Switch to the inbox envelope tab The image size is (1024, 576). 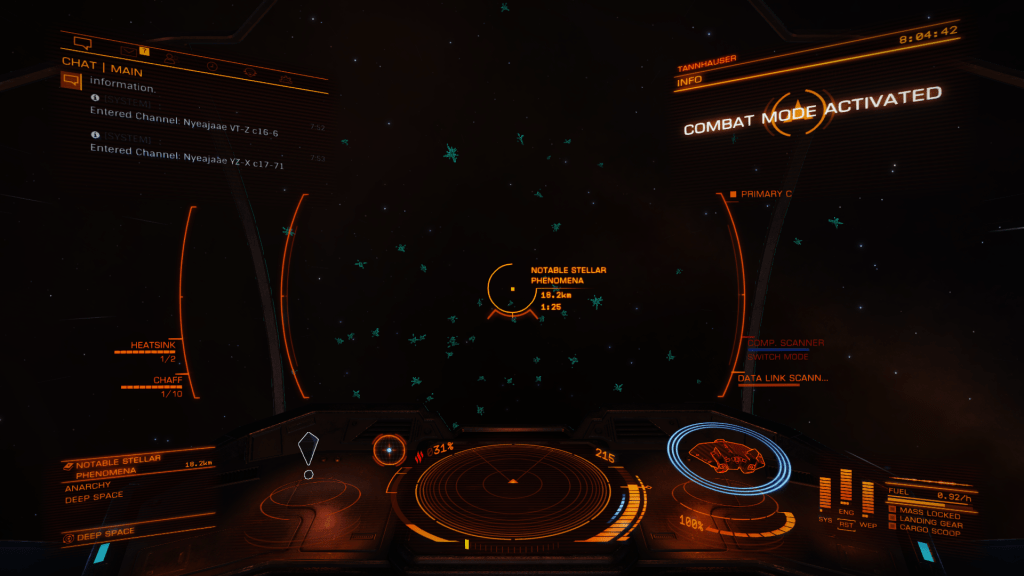[129, 50]
